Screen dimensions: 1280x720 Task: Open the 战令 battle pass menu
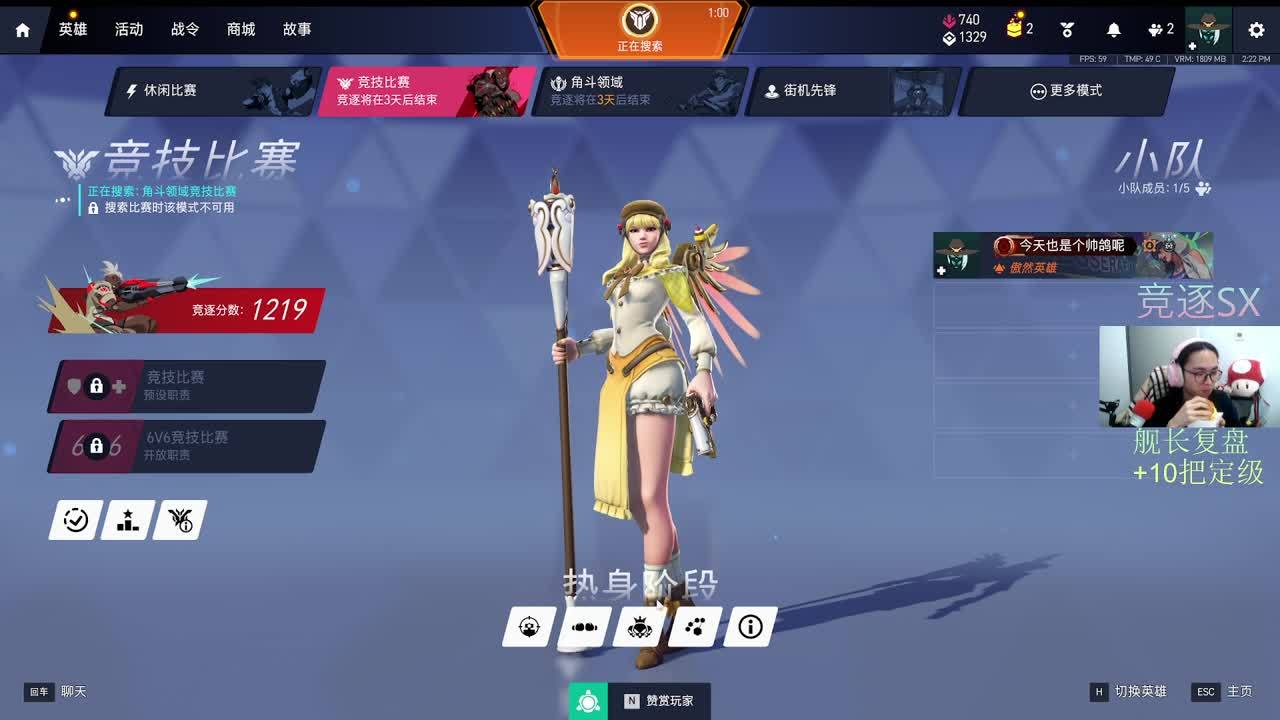click(185, 29)
